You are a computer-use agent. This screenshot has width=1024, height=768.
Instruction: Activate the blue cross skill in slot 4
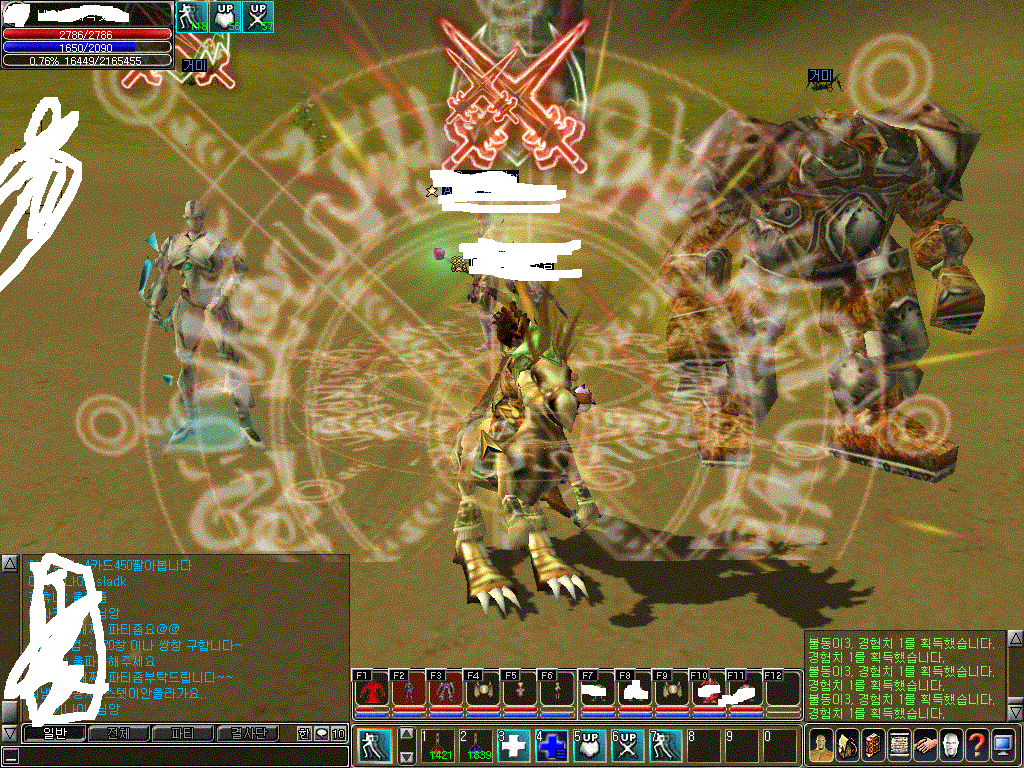pyautogui.click(x=550, y=746)
